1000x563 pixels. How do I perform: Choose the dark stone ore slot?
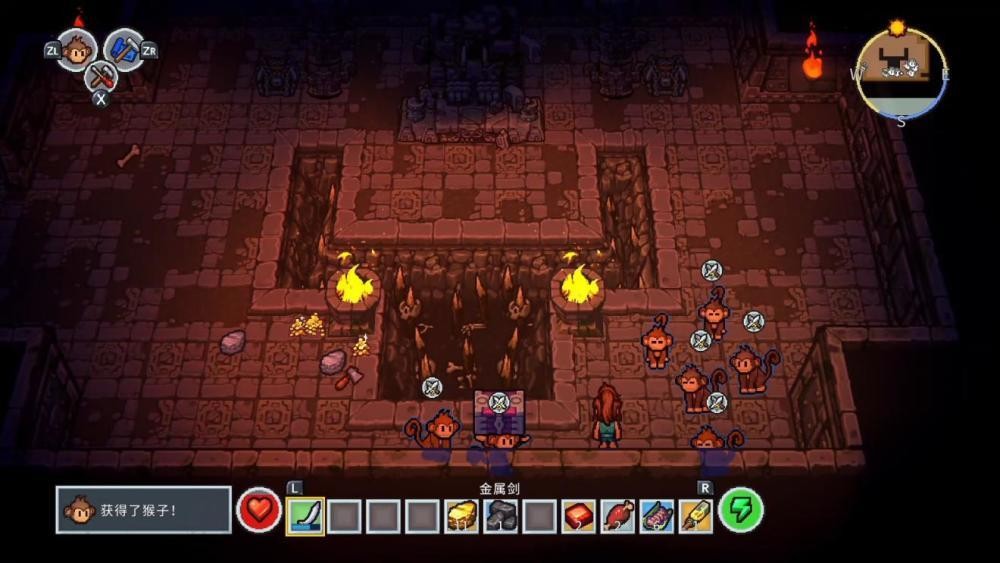(500, 515)
